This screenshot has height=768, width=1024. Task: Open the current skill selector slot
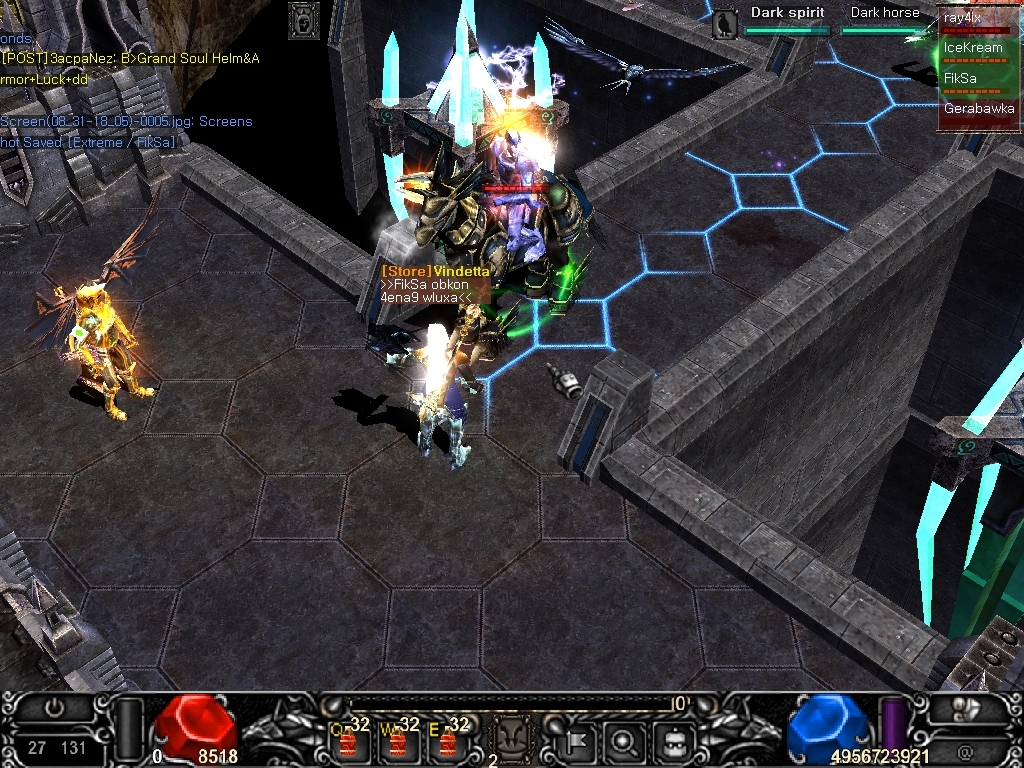click(512, 741)
